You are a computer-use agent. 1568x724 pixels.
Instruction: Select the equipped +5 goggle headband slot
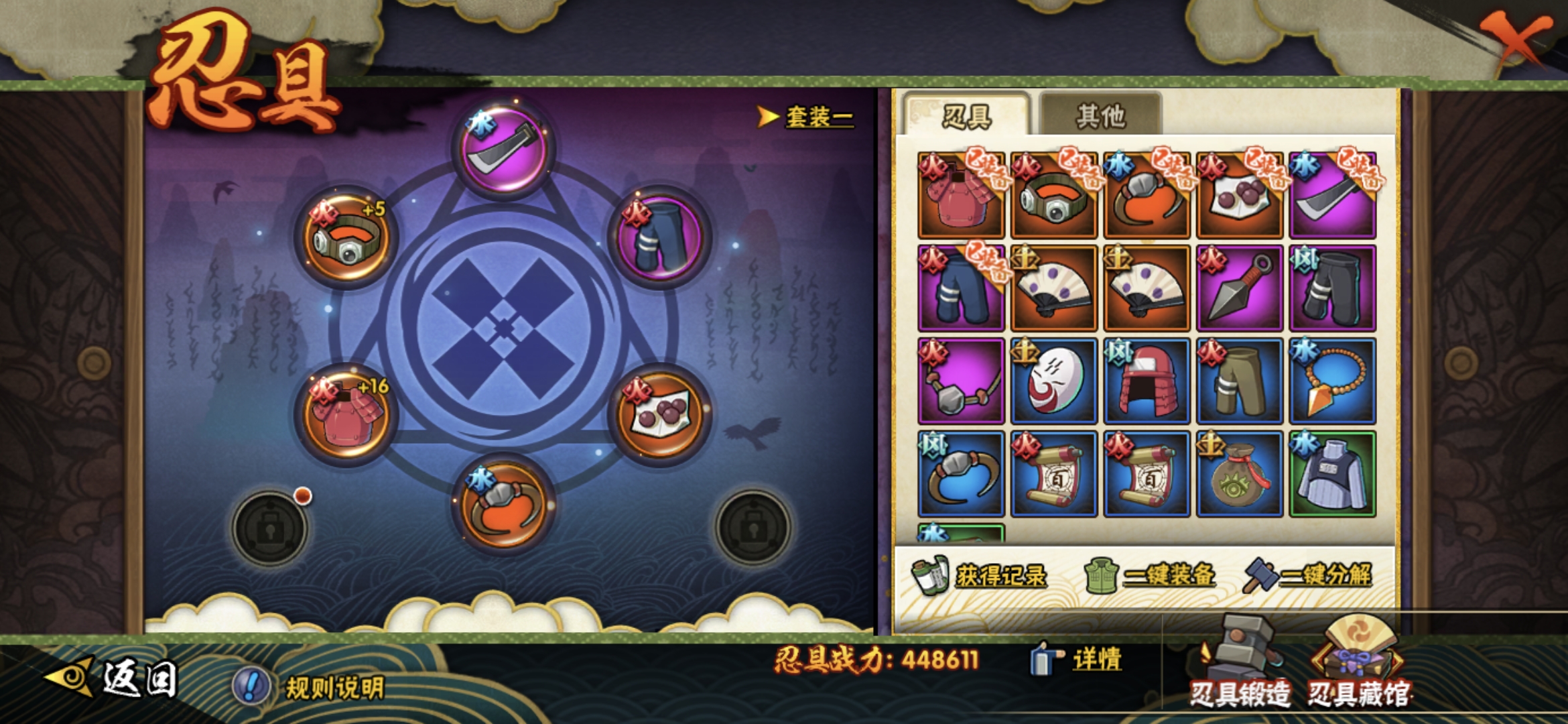(346, 237)
